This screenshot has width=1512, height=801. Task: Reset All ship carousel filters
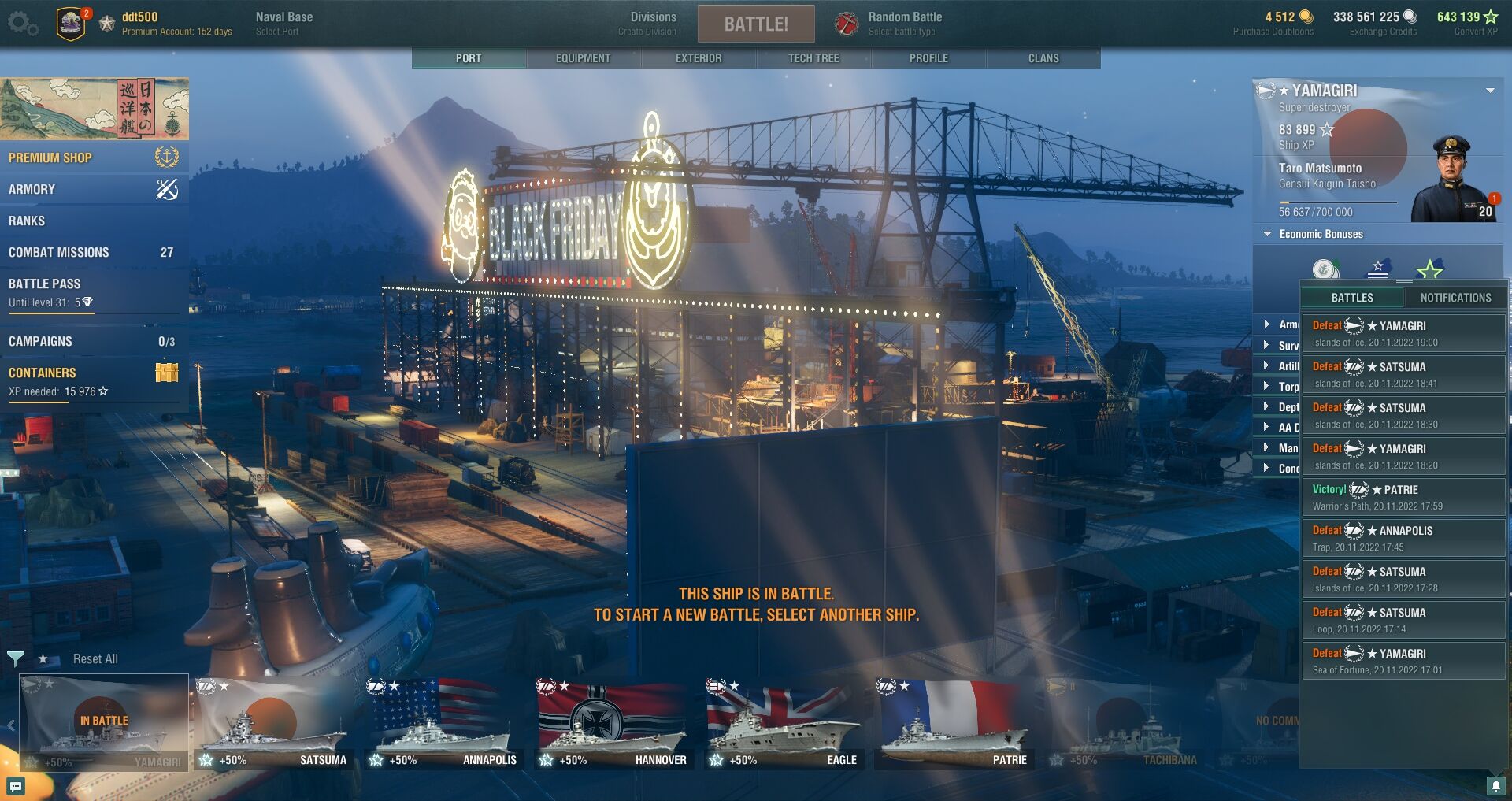coord(95,658)
